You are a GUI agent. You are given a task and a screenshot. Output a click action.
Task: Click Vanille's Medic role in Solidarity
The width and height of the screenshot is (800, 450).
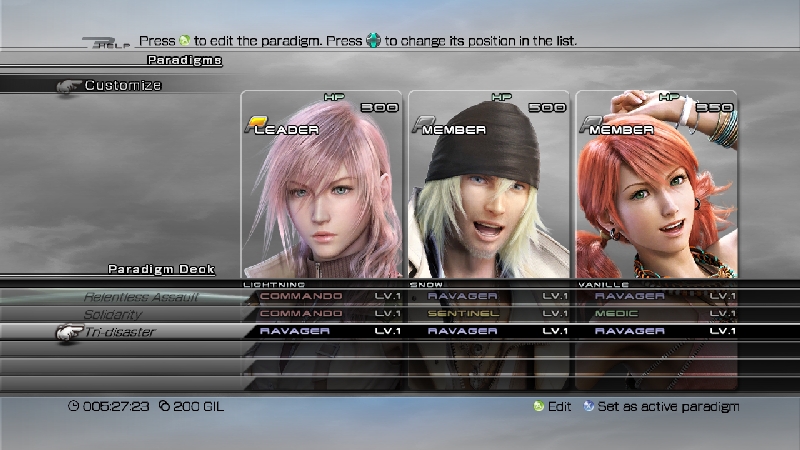(622, 314)
